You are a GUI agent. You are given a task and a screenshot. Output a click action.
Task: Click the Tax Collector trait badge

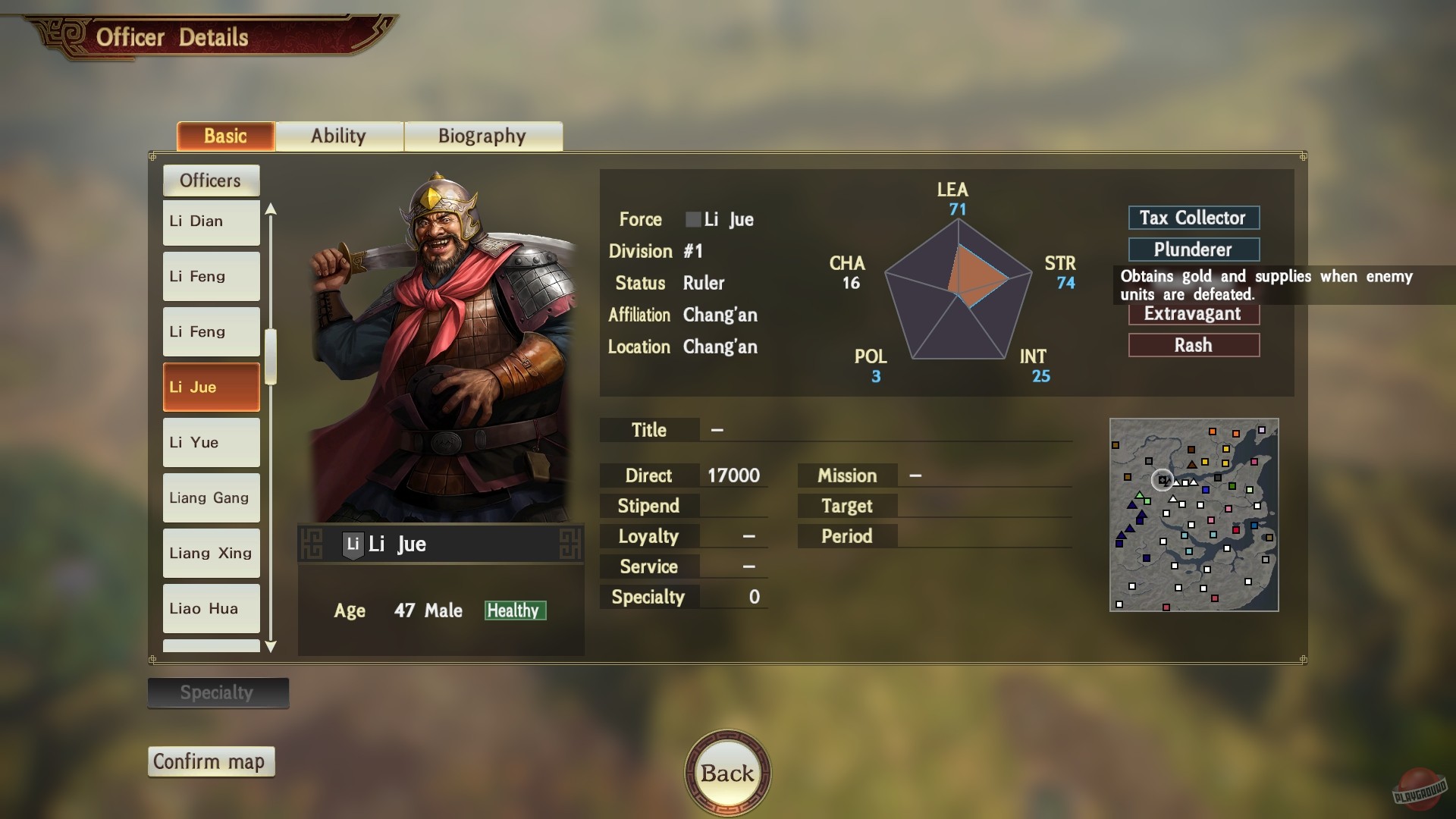(1193, 218)
